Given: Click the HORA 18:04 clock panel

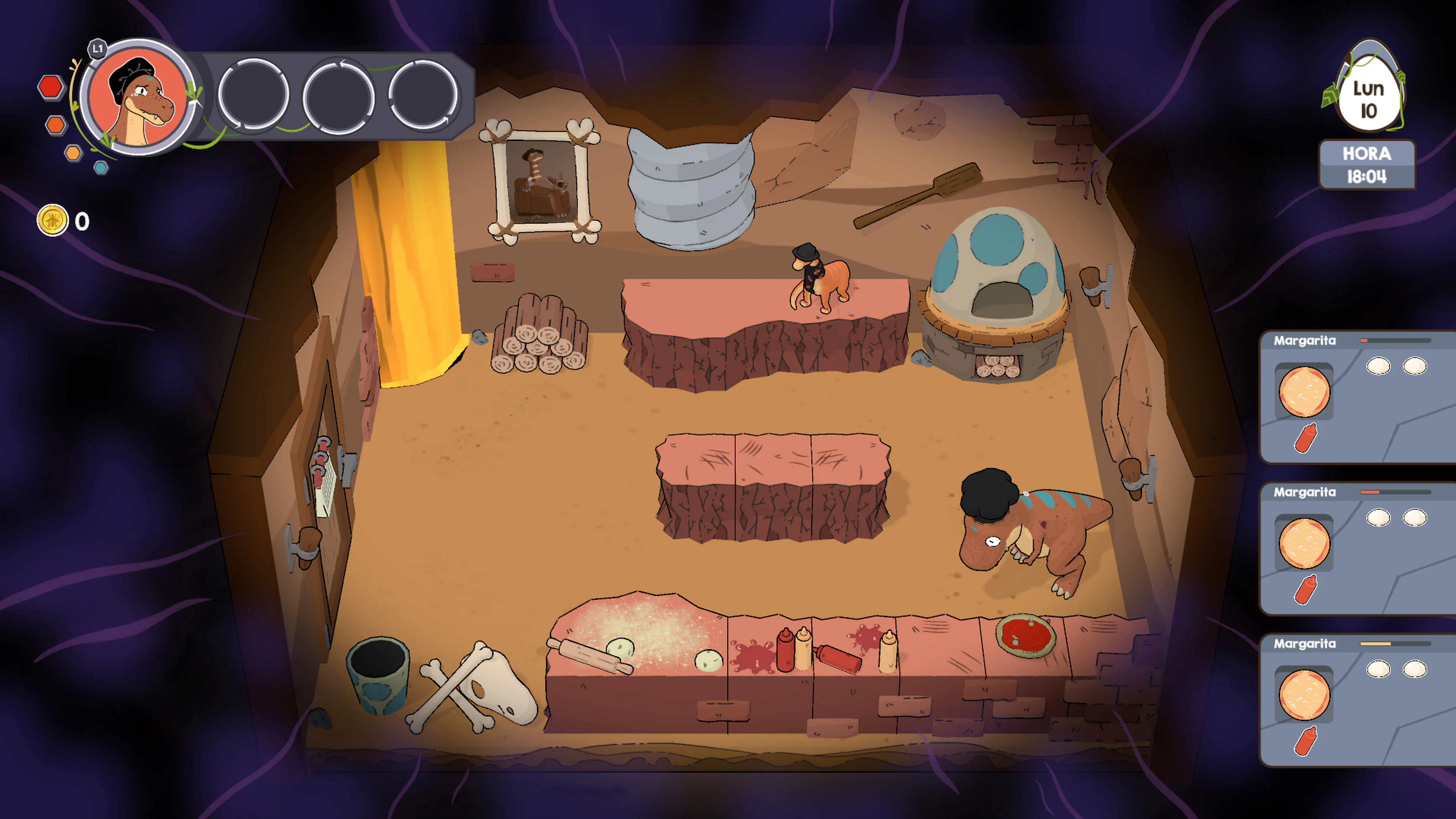Looking at the screenshot, I should point(1367,166).
